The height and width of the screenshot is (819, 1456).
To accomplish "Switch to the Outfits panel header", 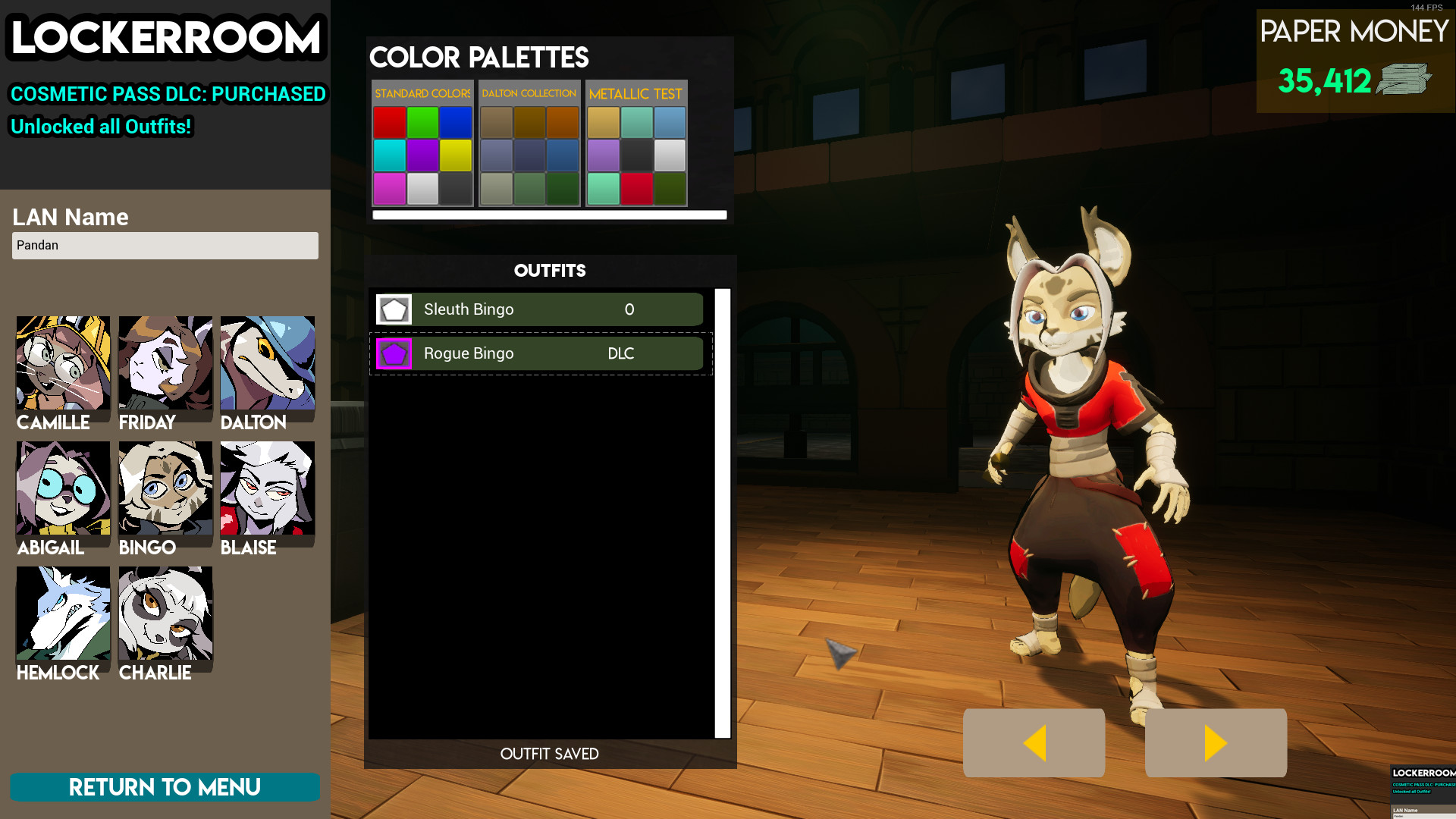I will [551, 270].
